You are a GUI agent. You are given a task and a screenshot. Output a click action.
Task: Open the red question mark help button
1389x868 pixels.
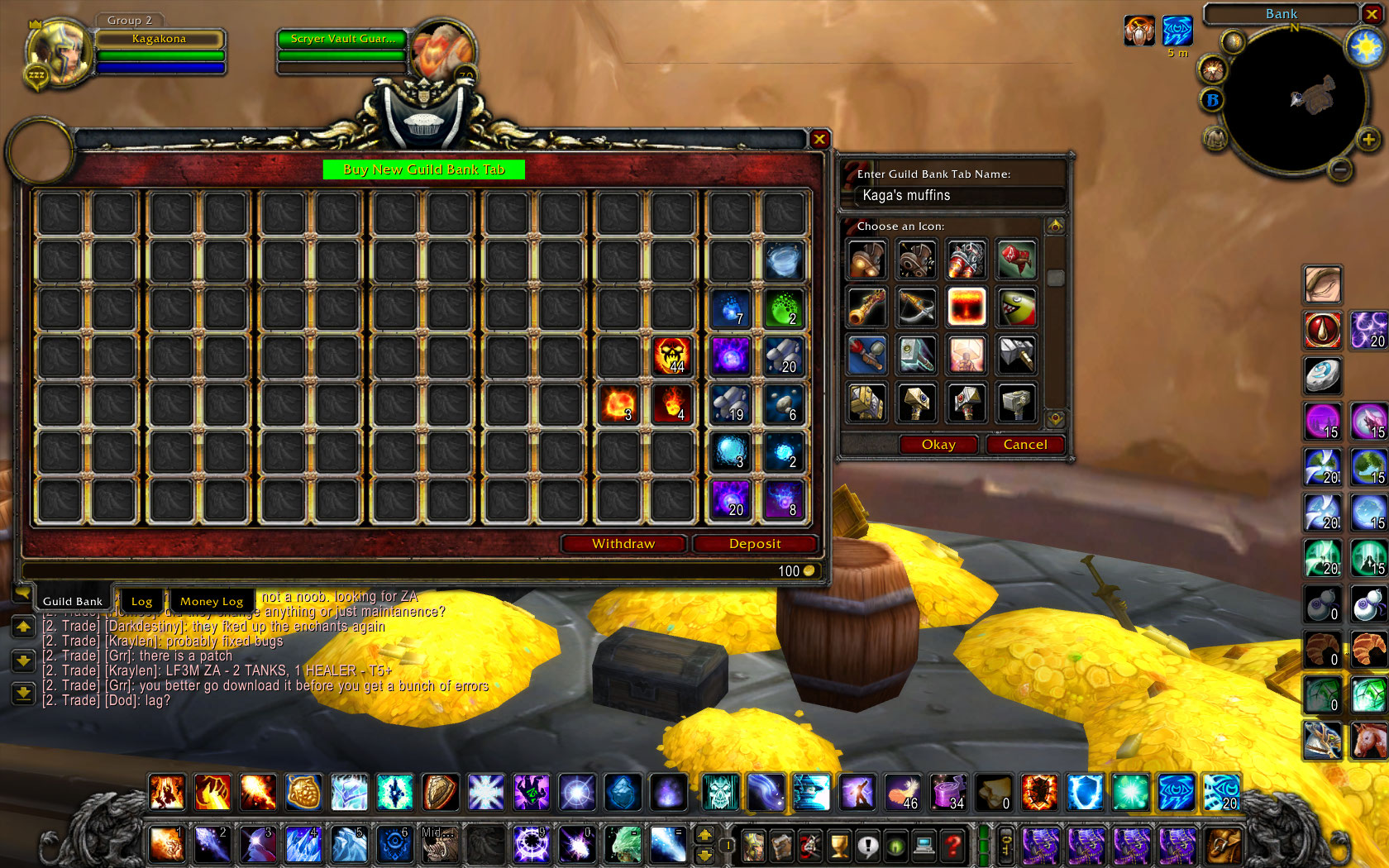point(953,845)
